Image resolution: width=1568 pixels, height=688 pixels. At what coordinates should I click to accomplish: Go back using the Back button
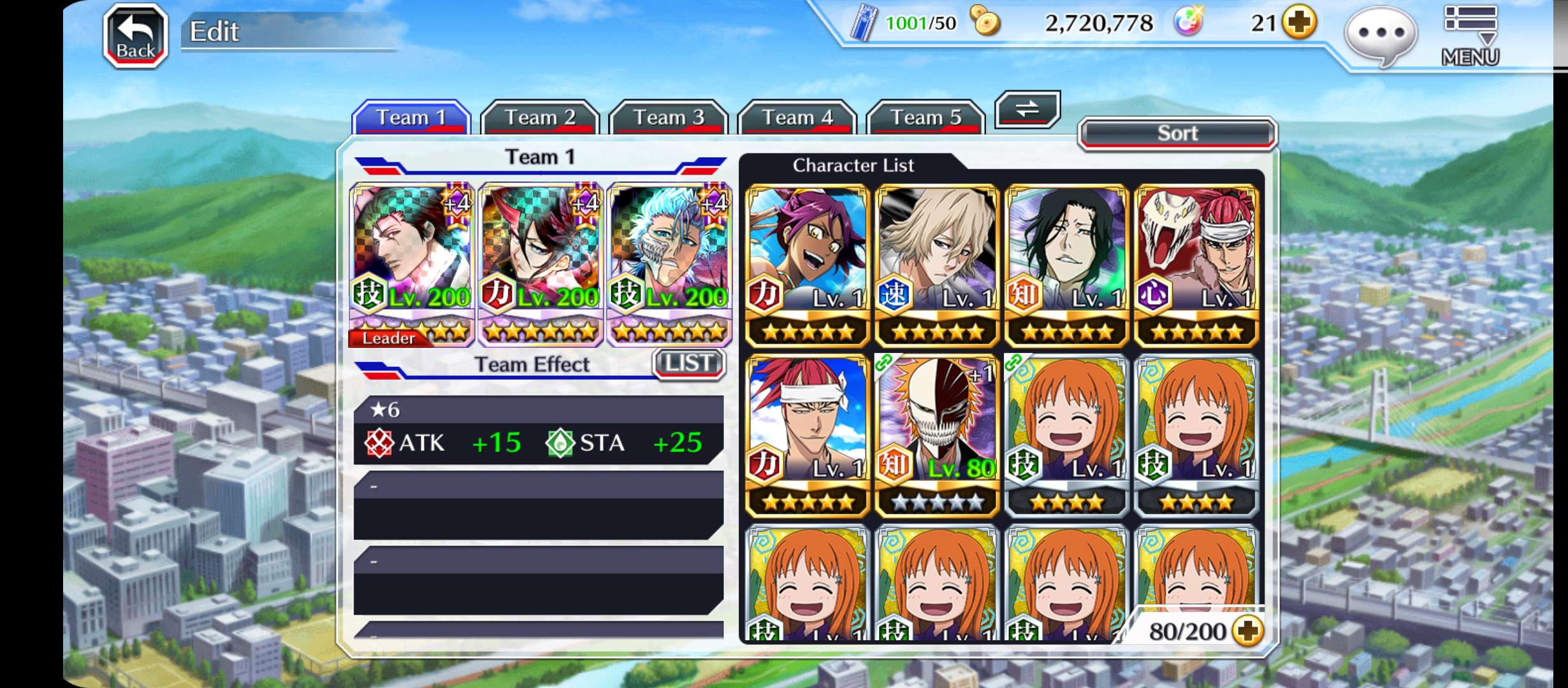coord(135,36)
